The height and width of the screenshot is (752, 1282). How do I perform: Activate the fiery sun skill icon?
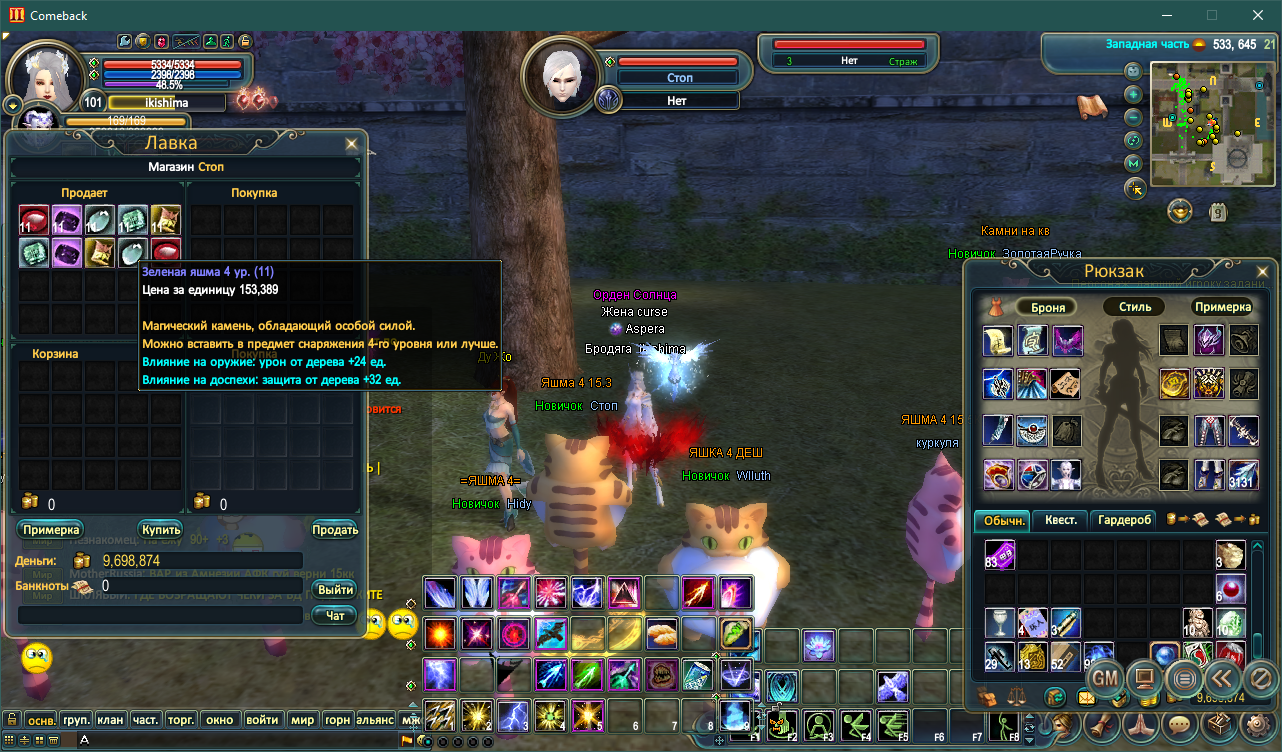point(439,633)
